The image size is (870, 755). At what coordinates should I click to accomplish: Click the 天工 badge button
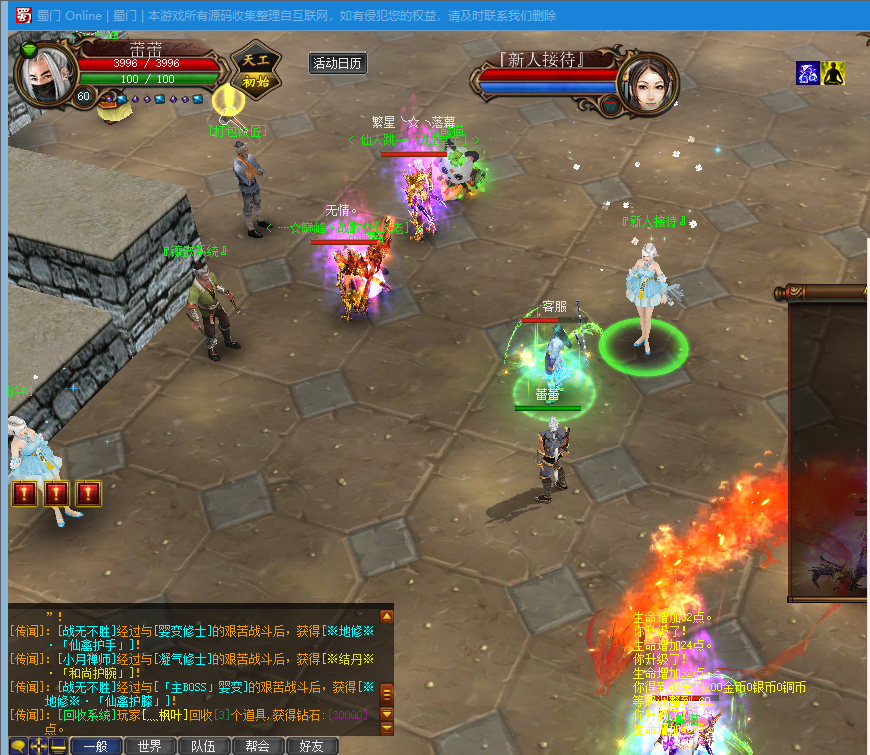(x=256, y=59)
